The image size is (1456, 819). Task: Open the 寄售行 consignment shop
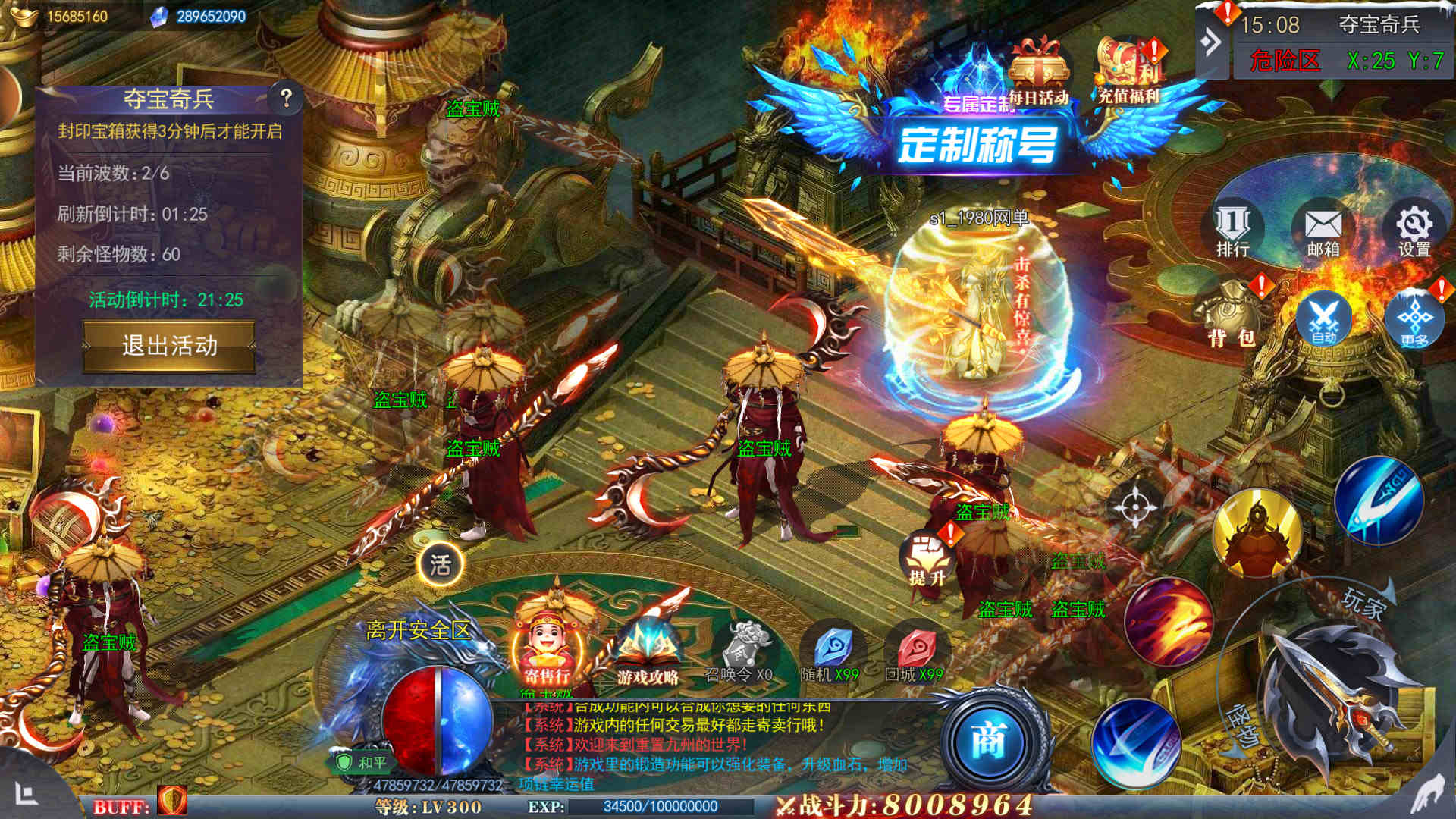548,649
